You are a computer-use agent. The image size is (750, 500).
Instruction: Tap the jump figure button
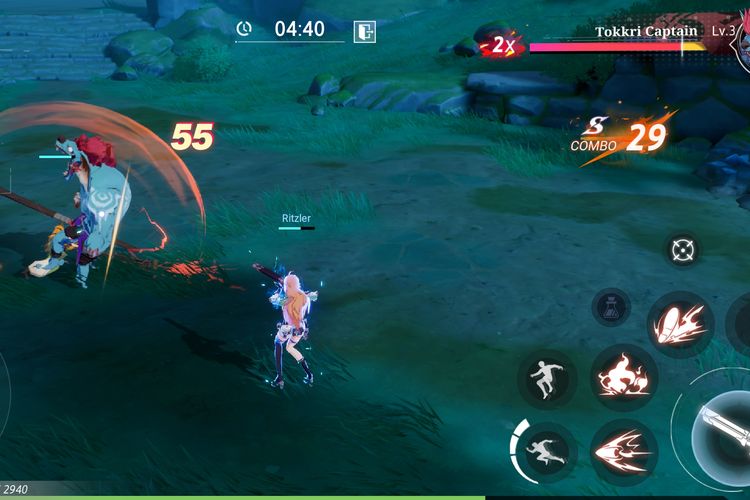tap(547, 379)
